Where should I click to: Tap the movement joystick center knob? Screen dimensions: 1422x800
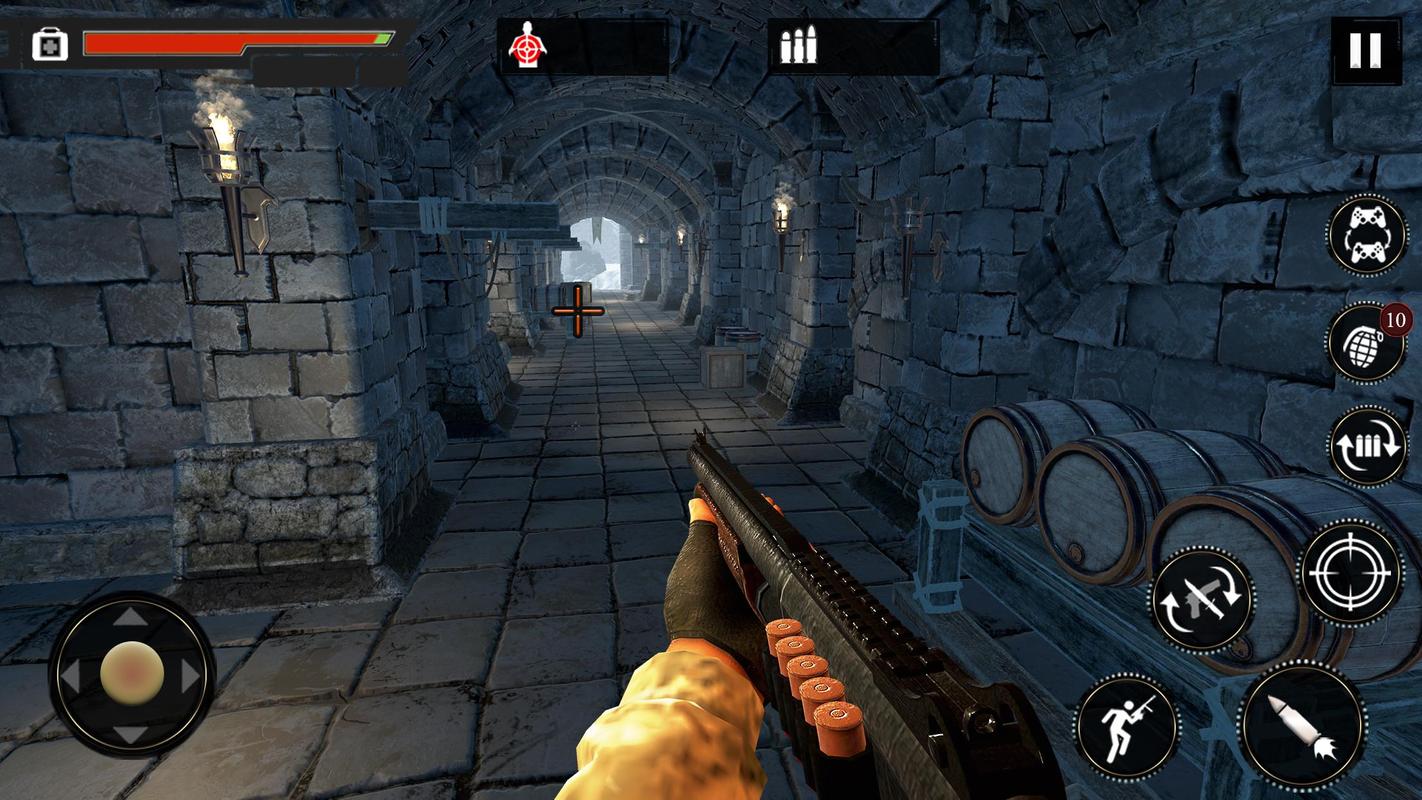(132, 672)
